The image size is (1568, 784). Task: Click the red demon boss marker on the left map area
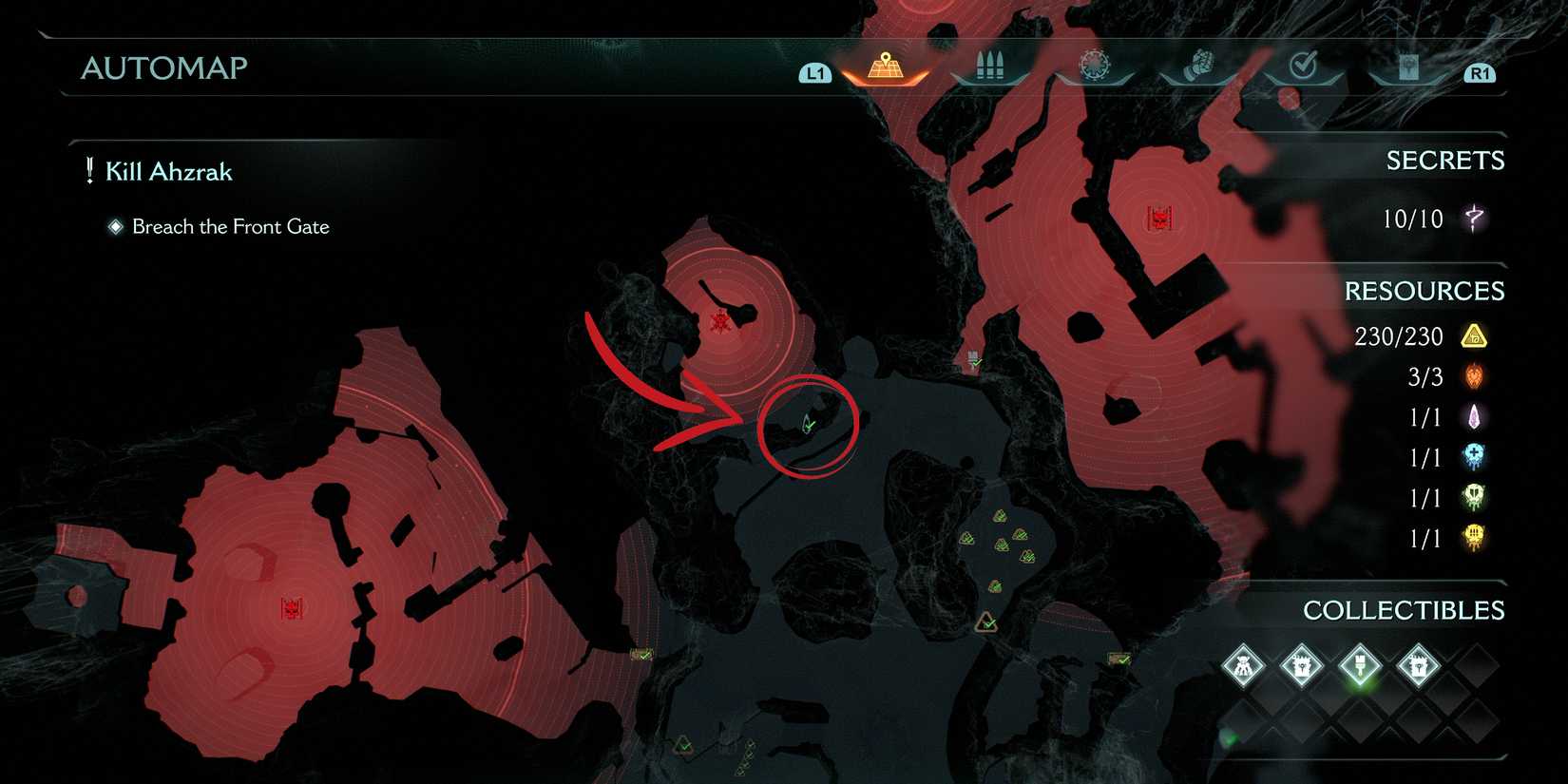[292, 609]
